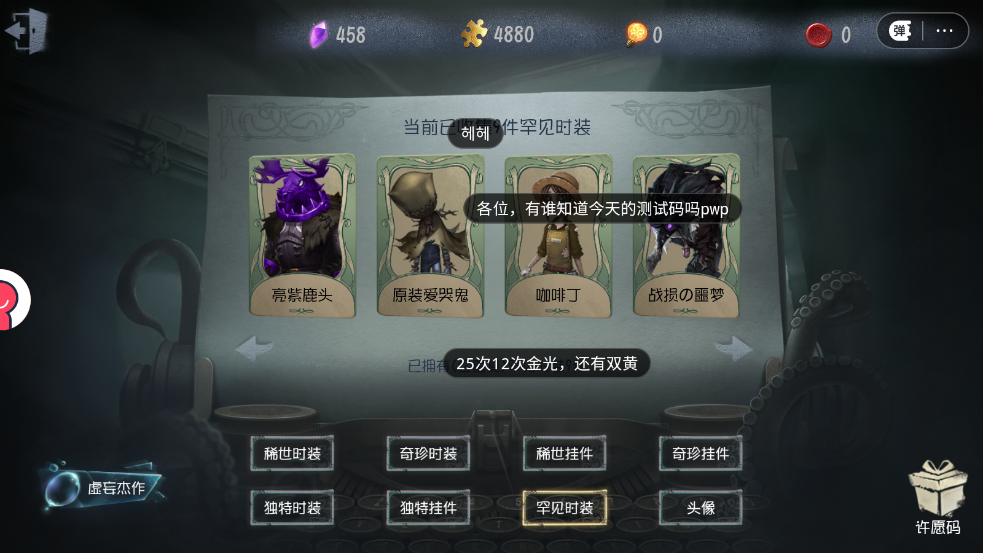This screenshot has height=553, width=983.
Task: Open the 稀世挂件 category
Action: click(x=564, y=453)
